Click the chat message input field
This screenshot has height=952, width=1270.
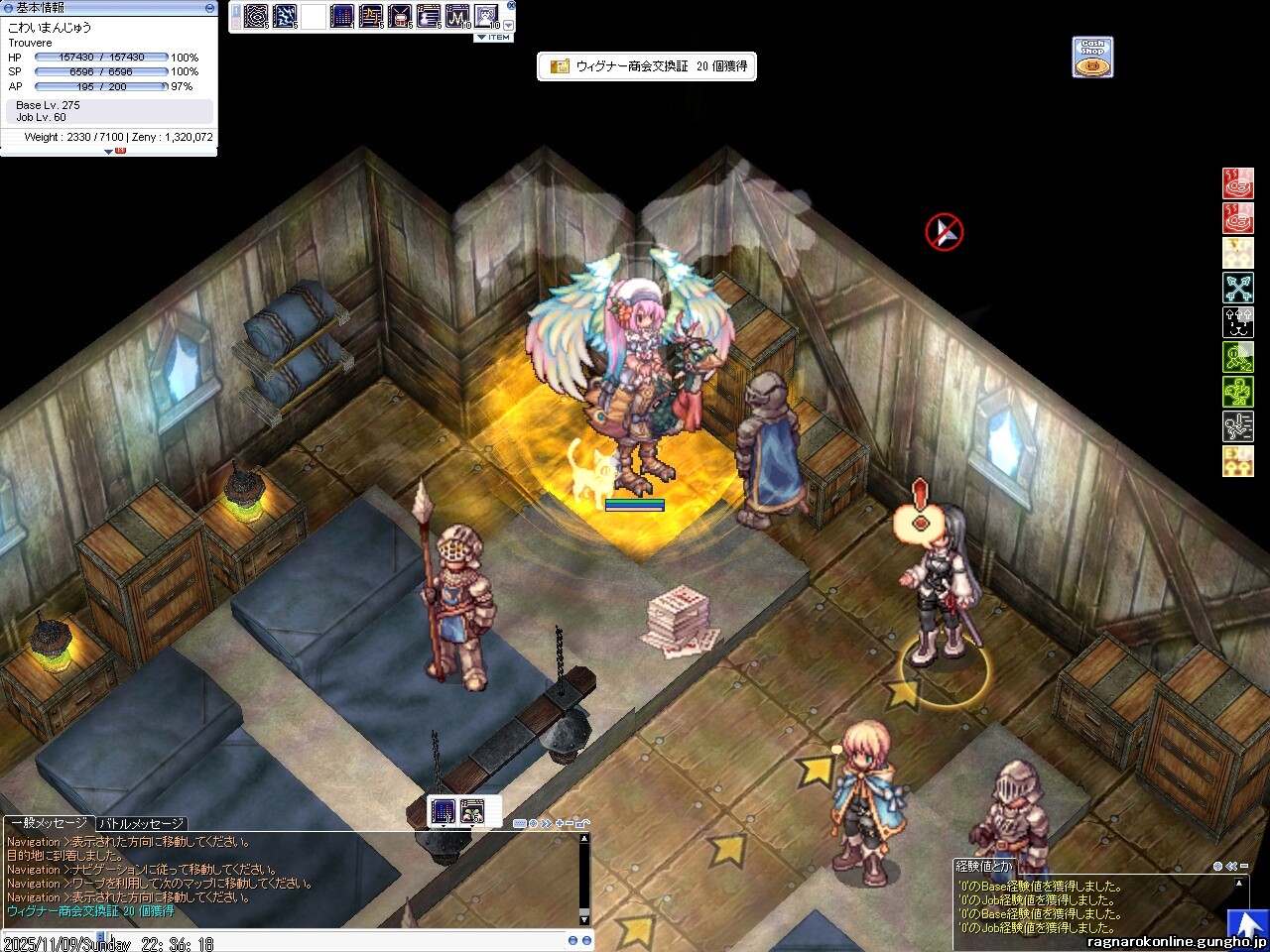point(298,939)
